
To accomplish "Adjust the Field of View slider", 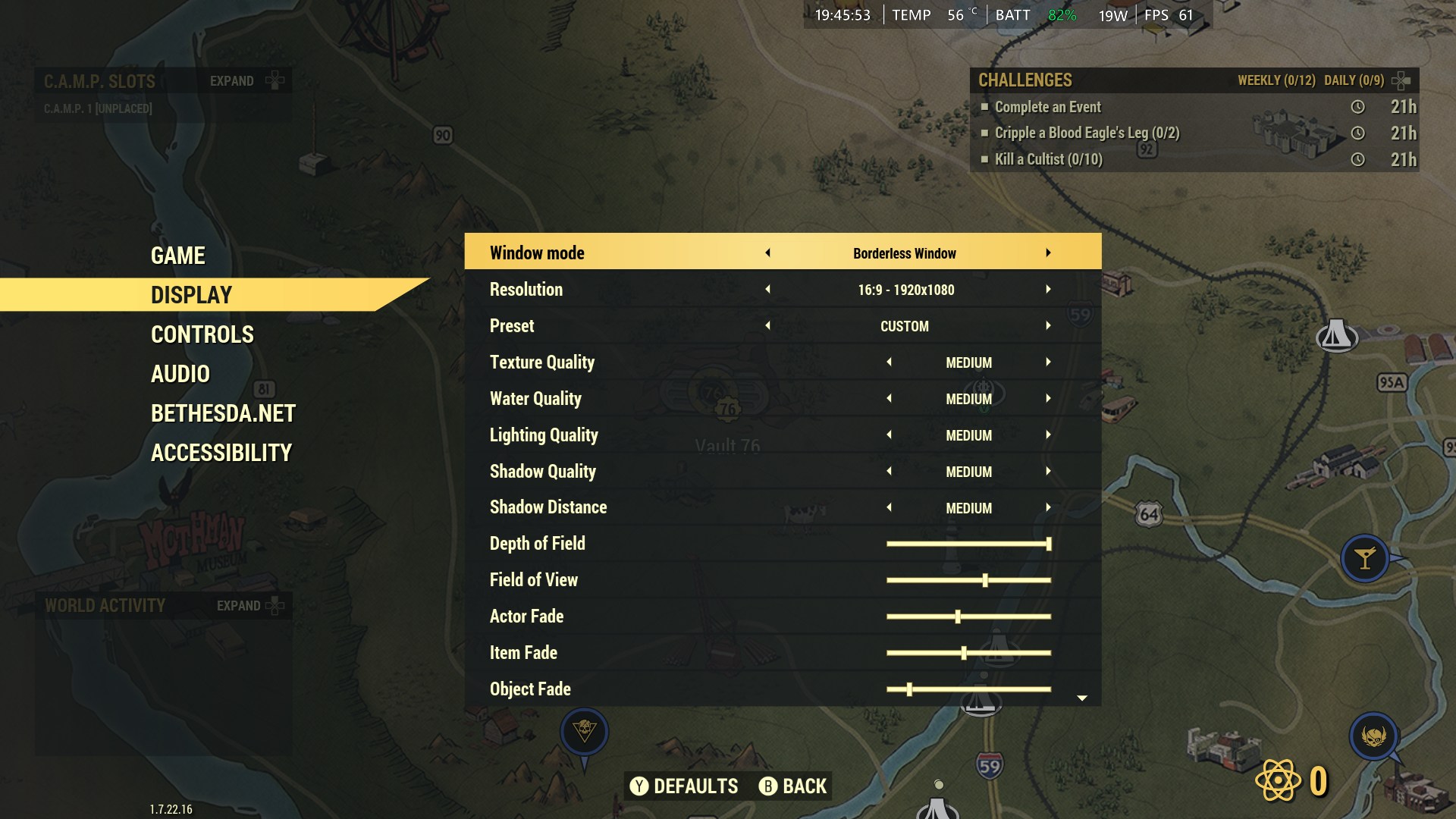I will click(985, 579).
